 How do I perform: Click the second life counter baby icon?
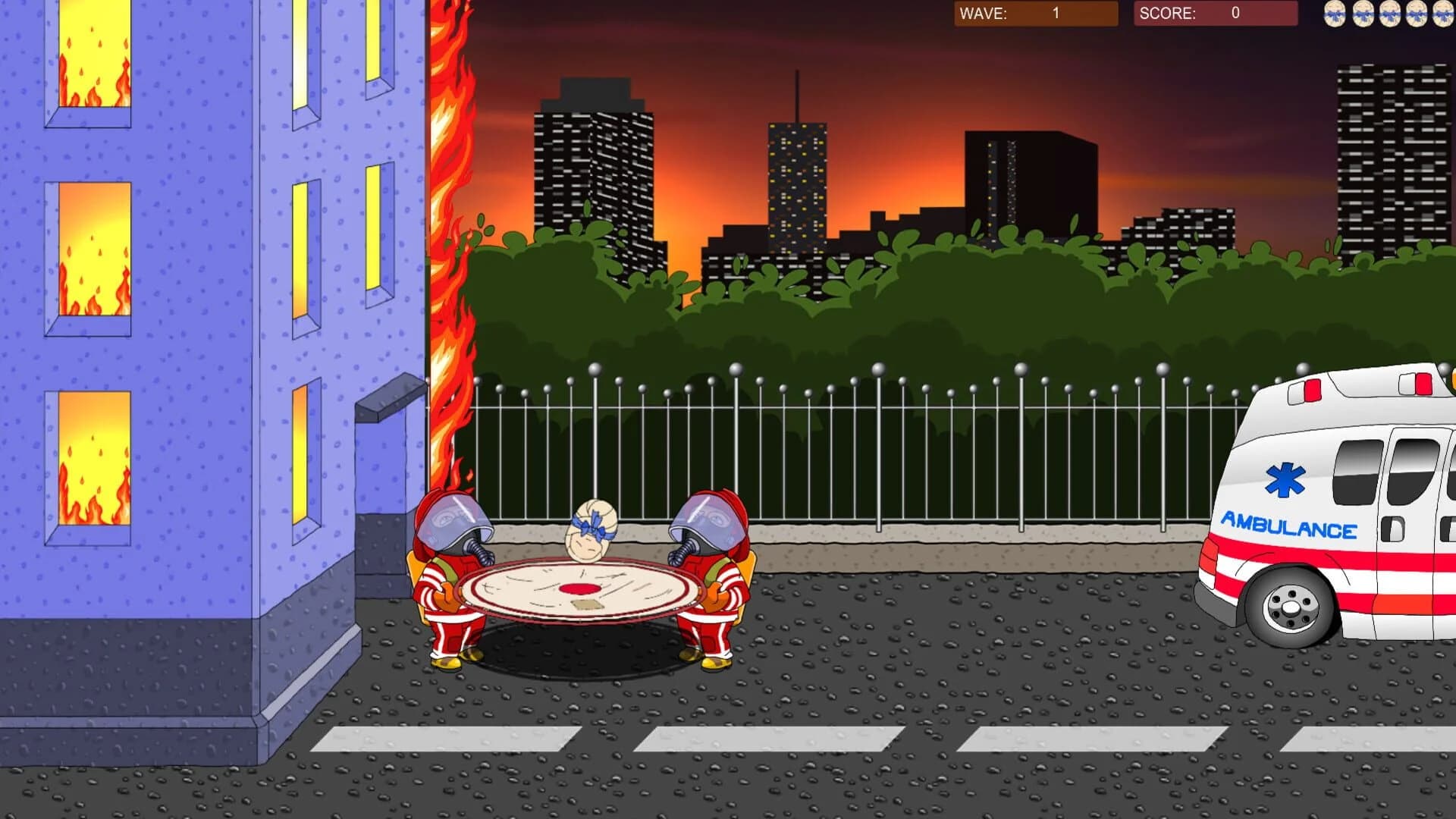(x=1362, y=14)
